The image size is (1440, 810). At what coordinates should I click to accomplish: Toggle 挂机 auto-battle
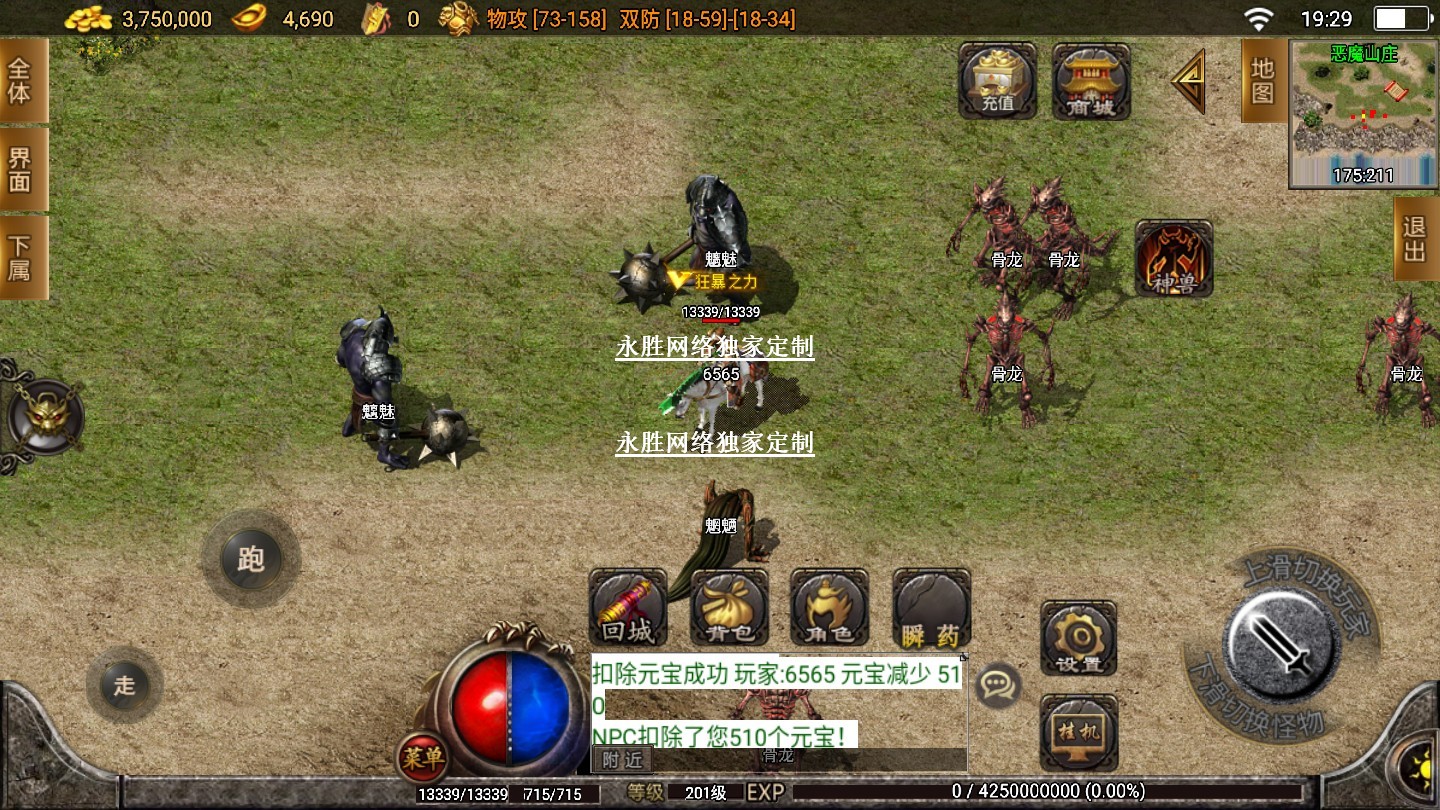1078,731
